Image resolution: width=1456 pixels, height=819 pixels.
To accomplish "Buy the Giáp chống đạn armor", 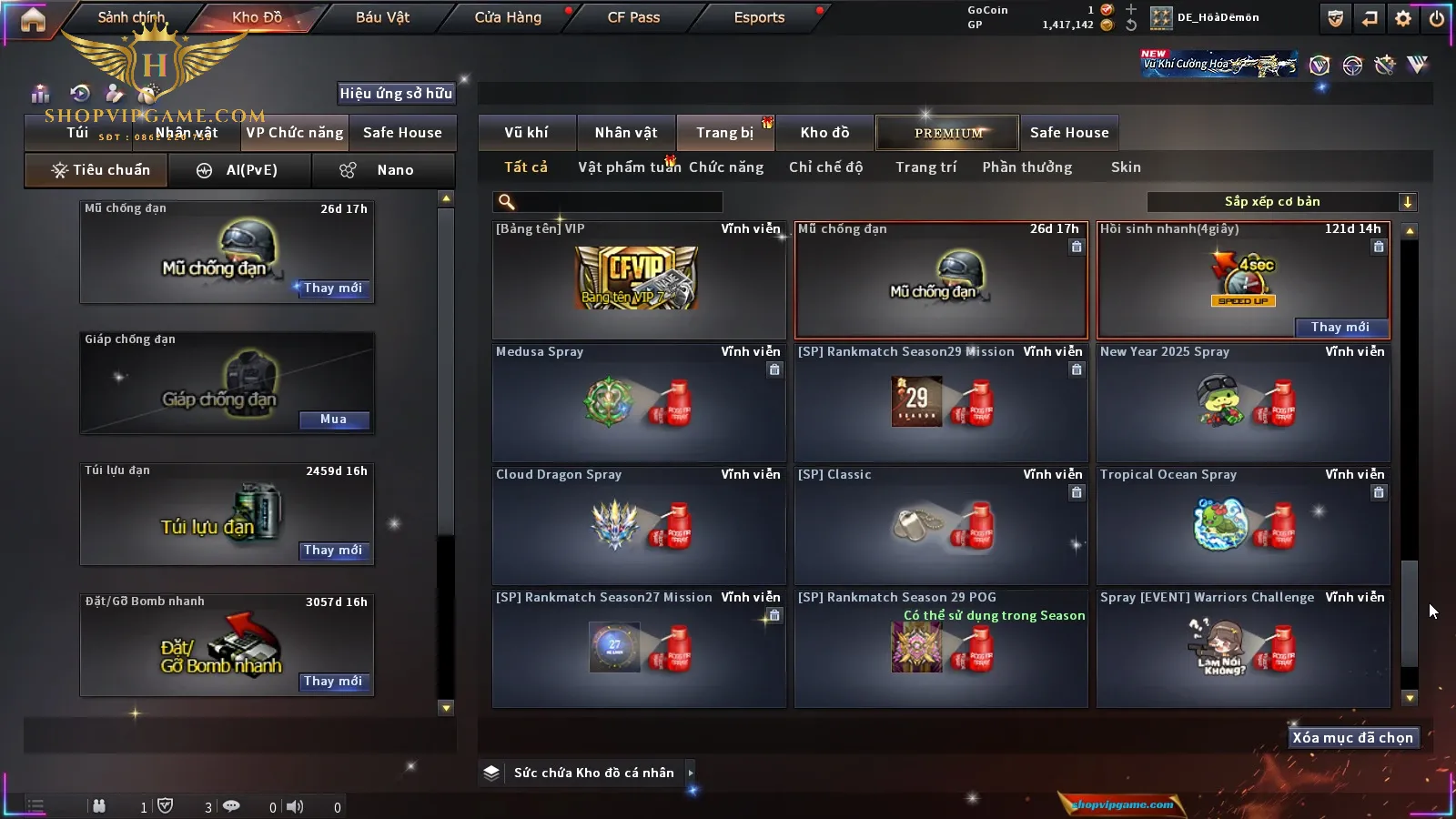I will (x=333, y=420).
